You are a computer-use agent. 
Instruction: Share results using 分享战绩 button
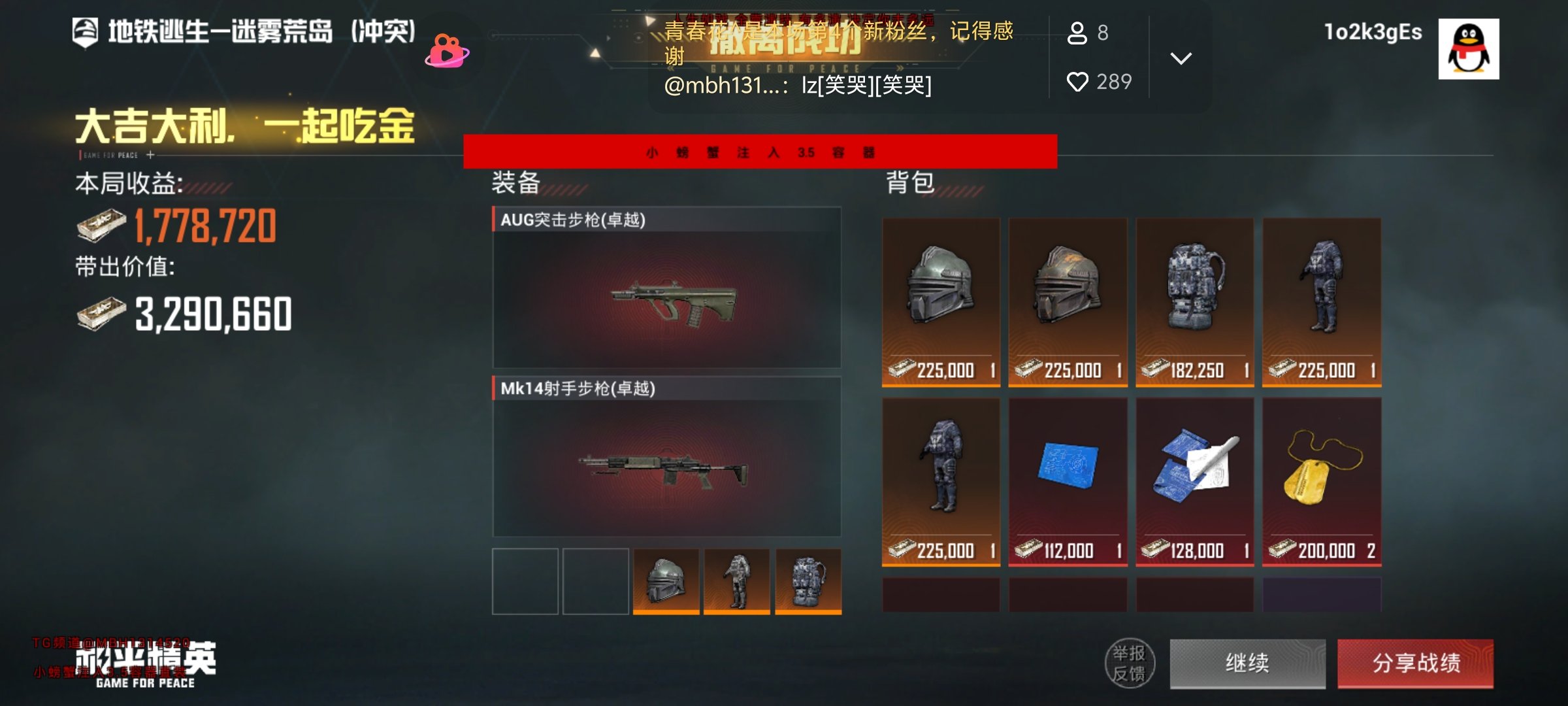tap(1415, 663)
